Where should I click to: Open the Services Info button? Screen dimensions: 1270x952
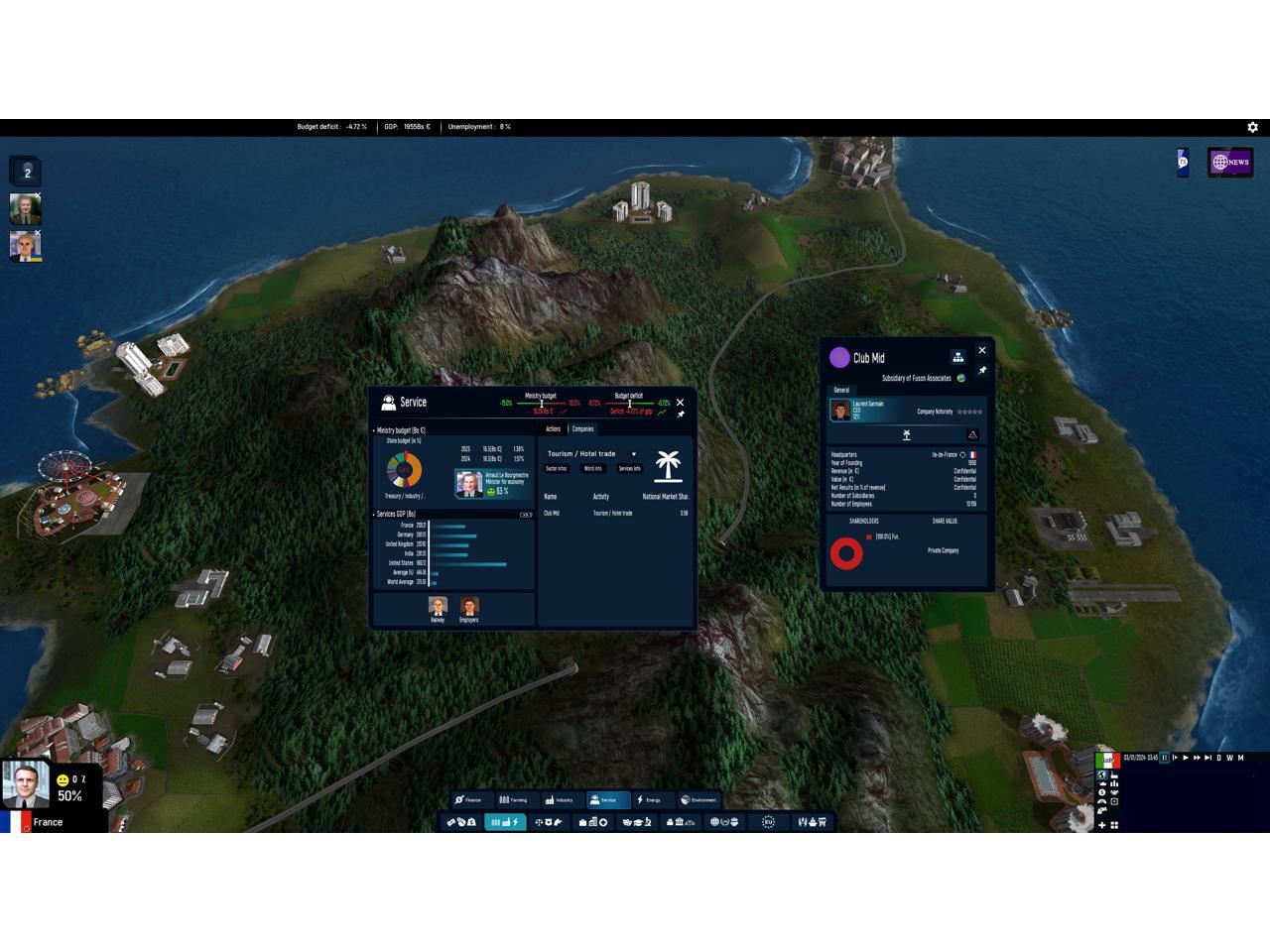(629, 469)
